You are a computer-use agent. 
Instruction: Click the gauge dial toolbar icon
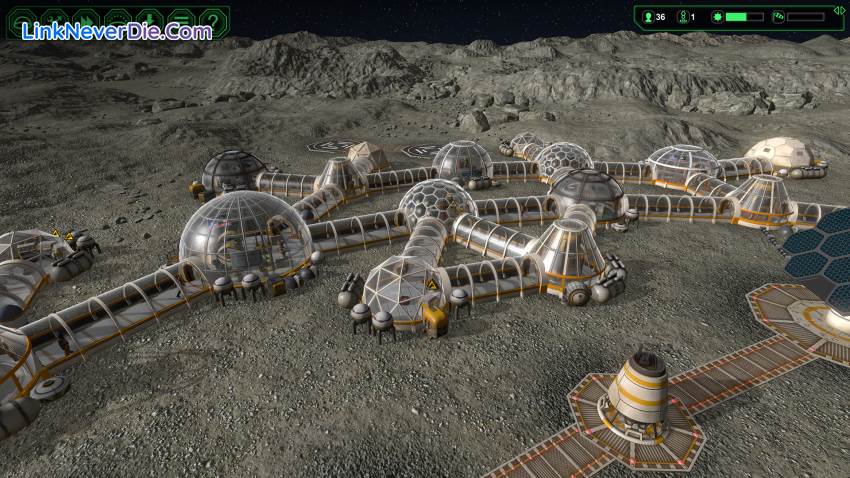117,20
